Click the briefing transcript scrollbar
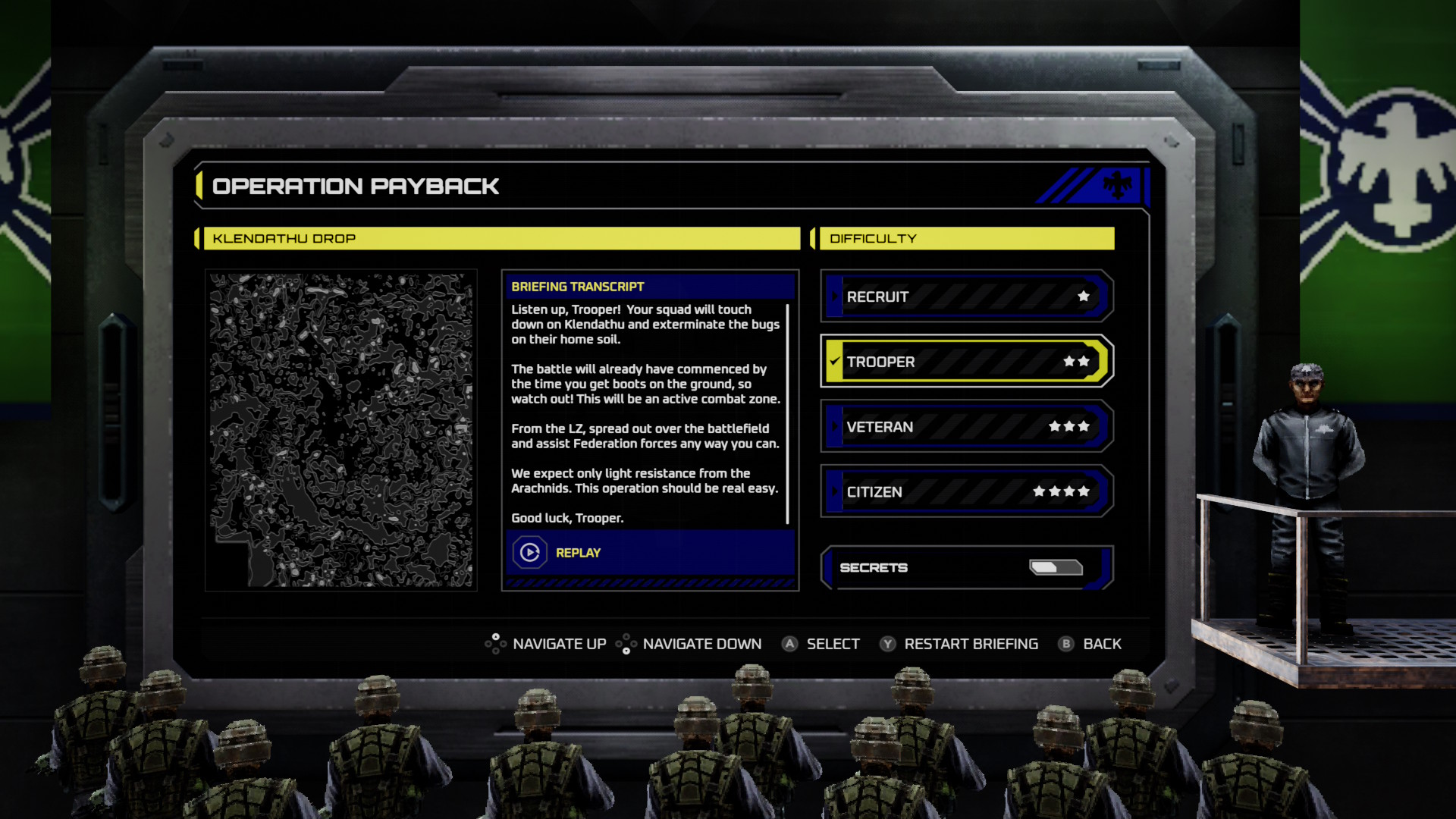Image resolution: width=1456 pixels, height=819 pixels. (788, 414)
